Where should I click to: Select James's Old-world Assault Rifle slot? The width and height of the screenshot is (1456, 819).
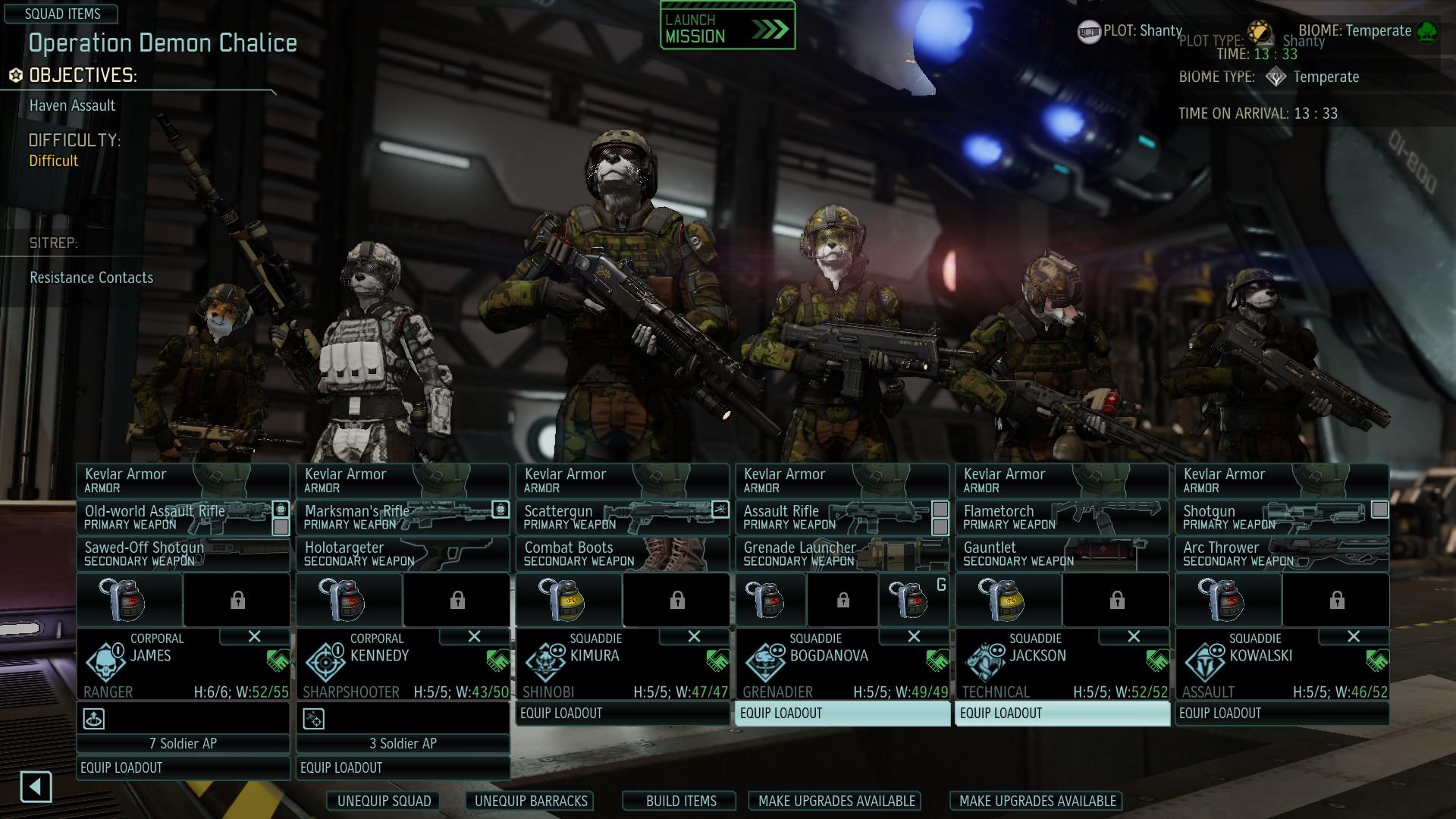coord(174,517)
